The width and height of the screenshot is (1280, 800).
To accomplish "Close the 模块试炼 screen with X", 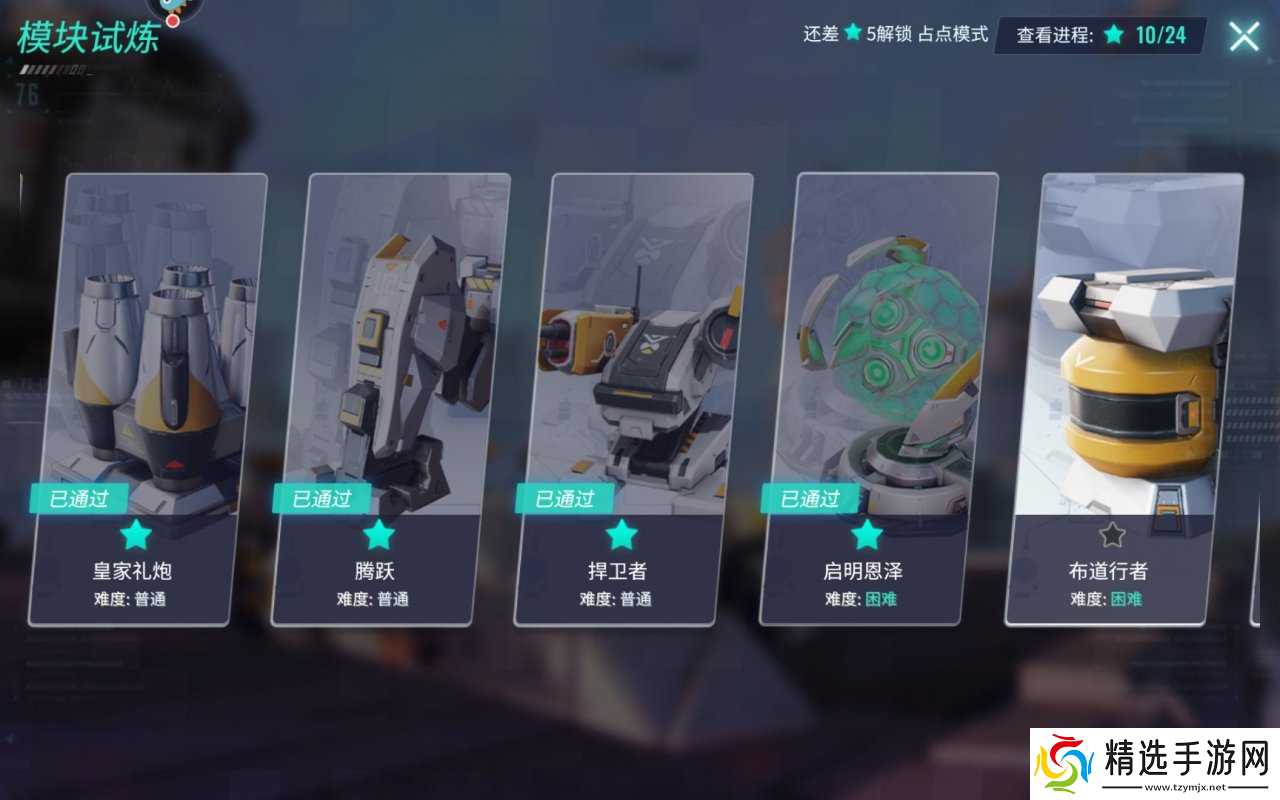I will (x=1243, y=35).
